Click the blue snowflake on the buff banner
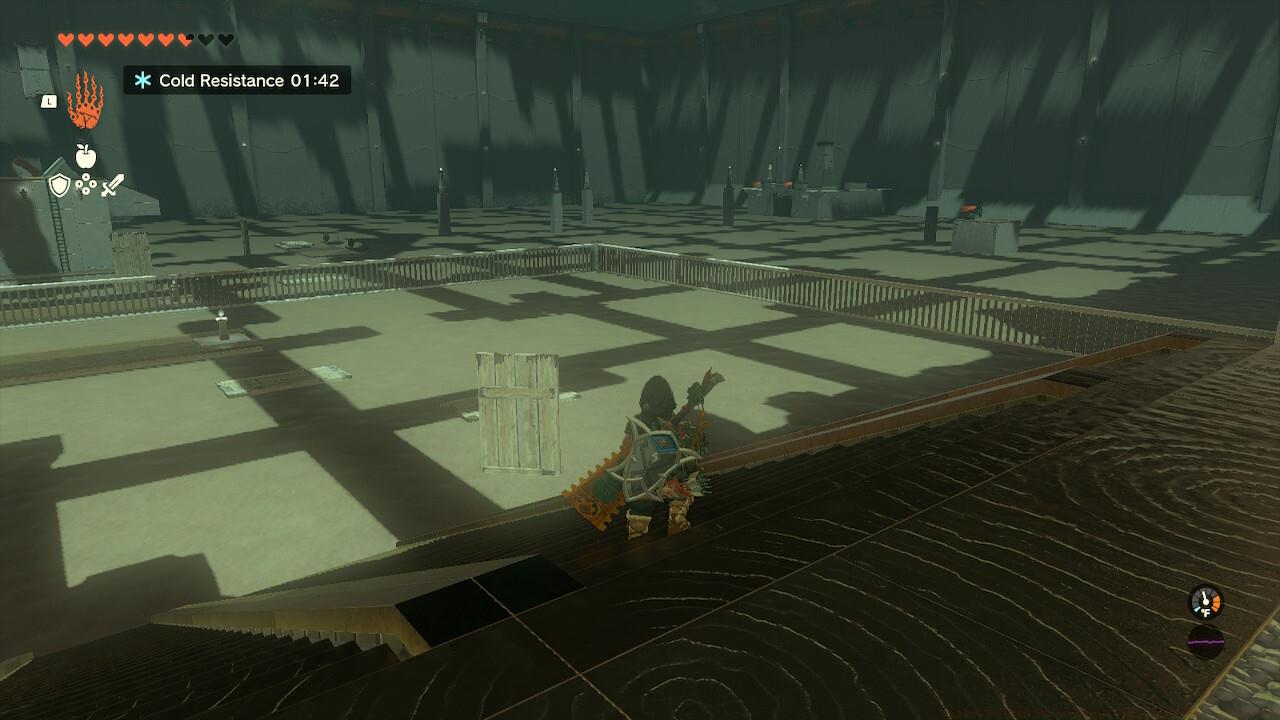Image resolution: width=1280 pixels, height=720 pixels. click(143, 81)
